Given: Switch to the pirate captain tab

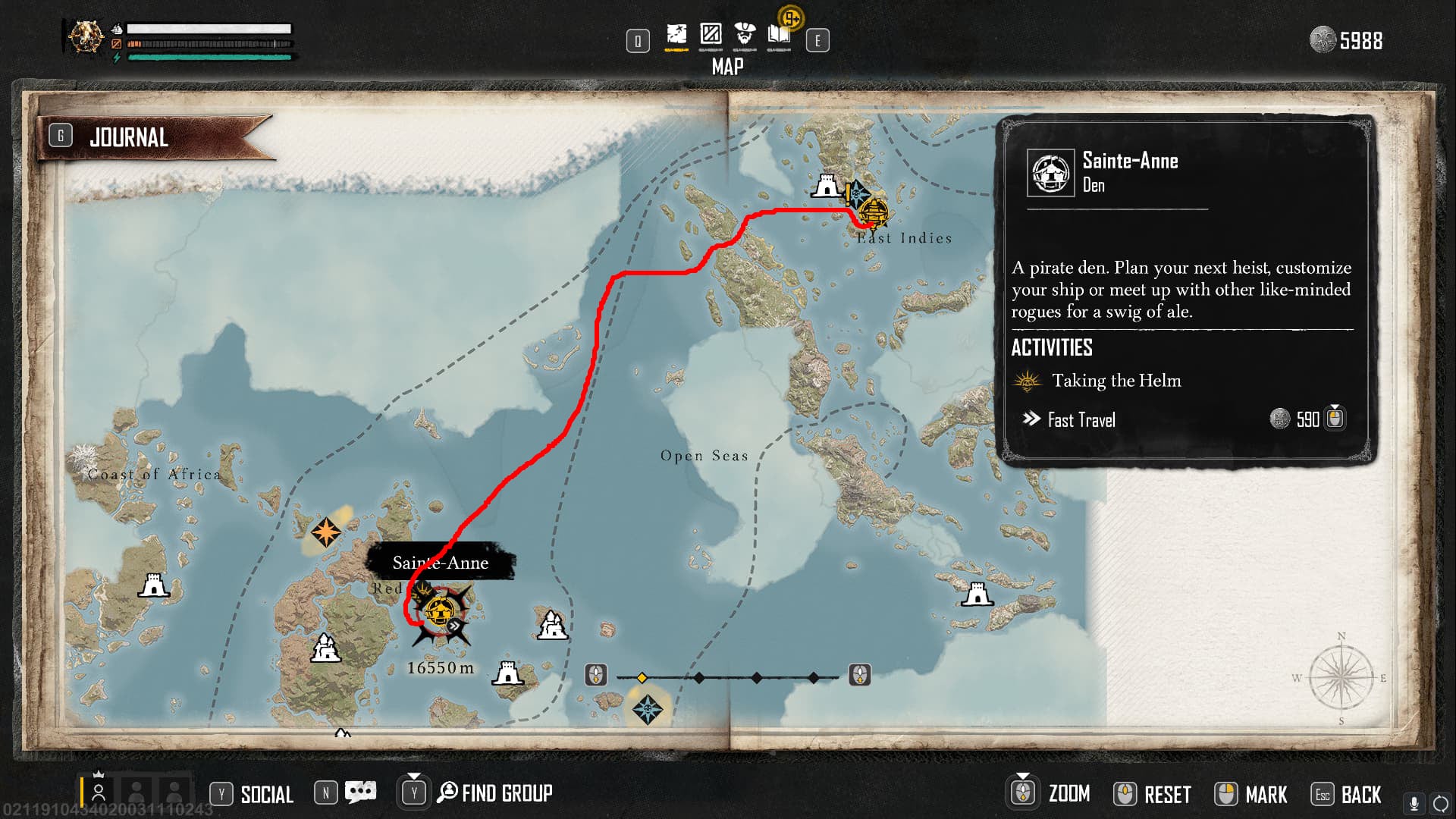Looking at the screenshot, I should pyautogui.click(x=745, y=35).
